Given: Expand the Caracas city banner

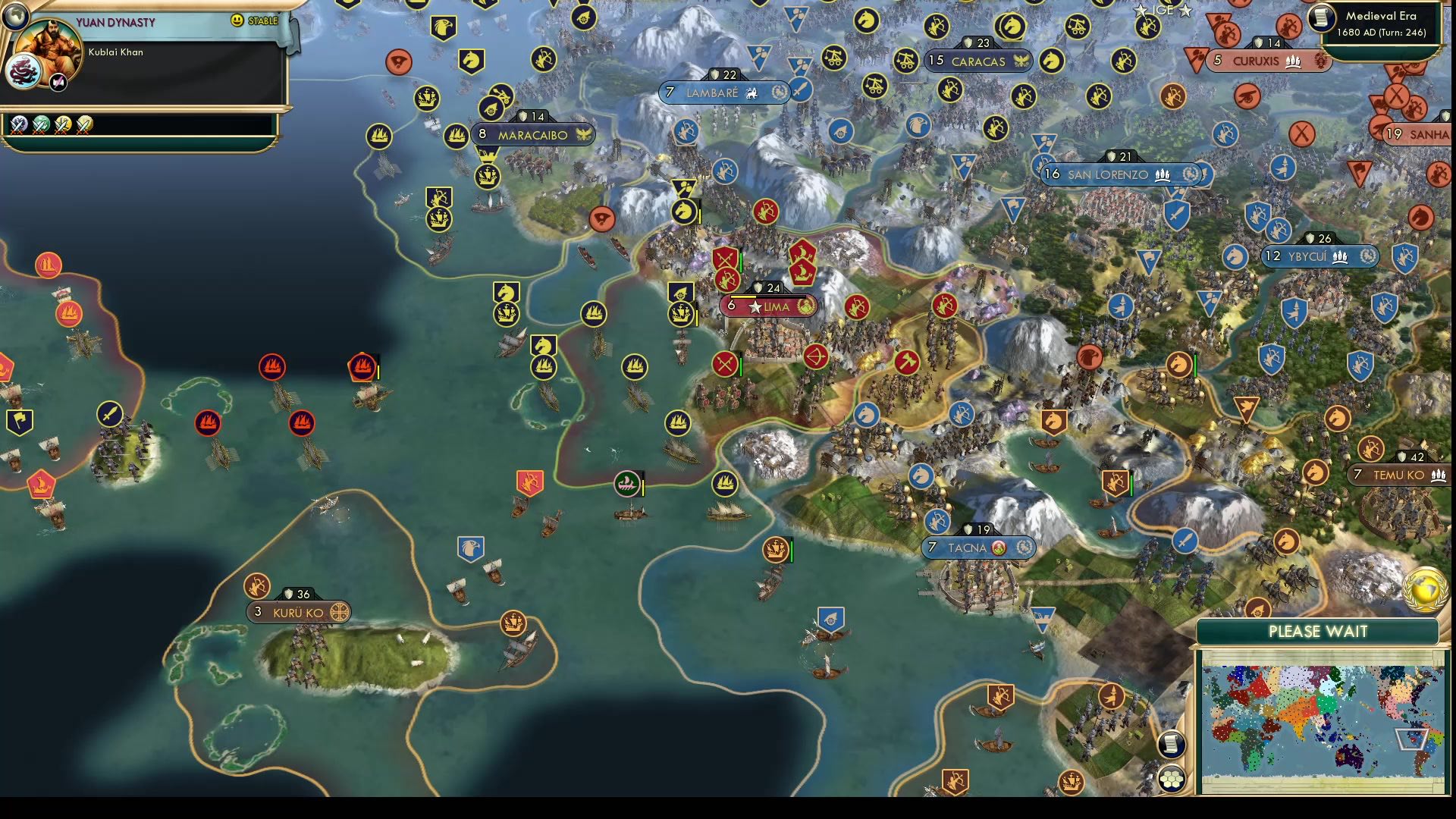Looking at the screenshot, I should [977, 61].
